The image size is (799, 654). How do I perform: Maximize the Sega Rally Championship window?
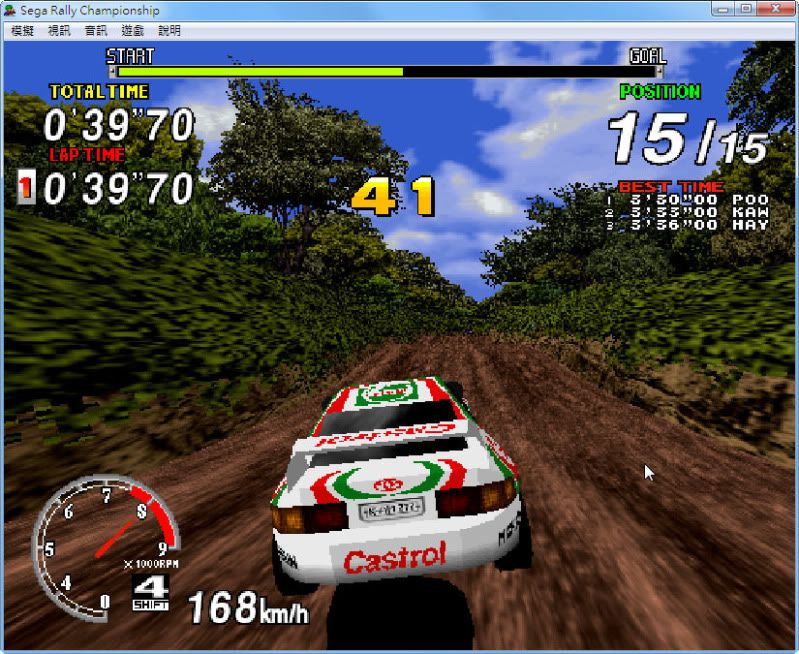pos(746,9)
